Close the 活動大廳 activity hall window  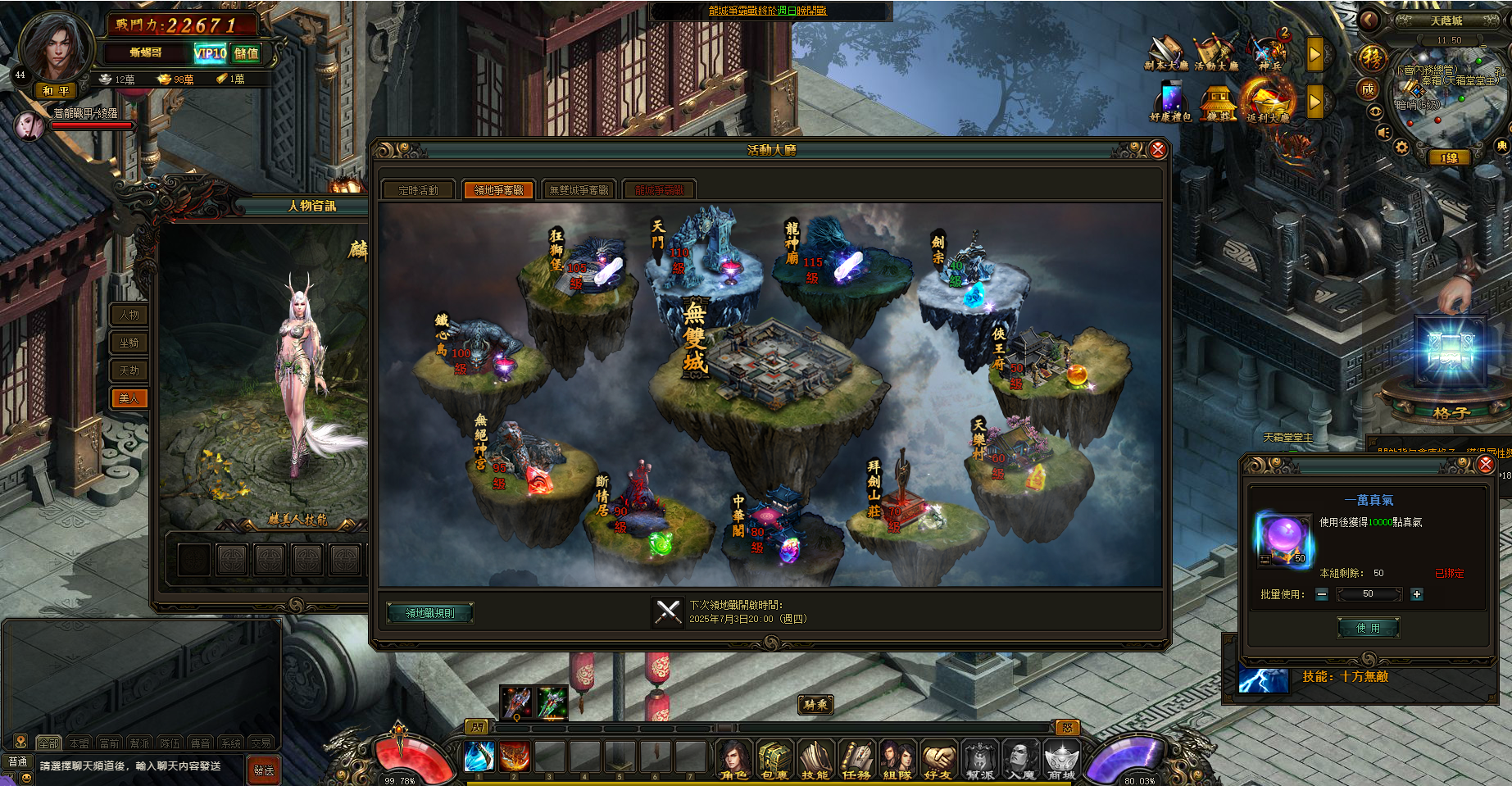[x=1157, y=149]
